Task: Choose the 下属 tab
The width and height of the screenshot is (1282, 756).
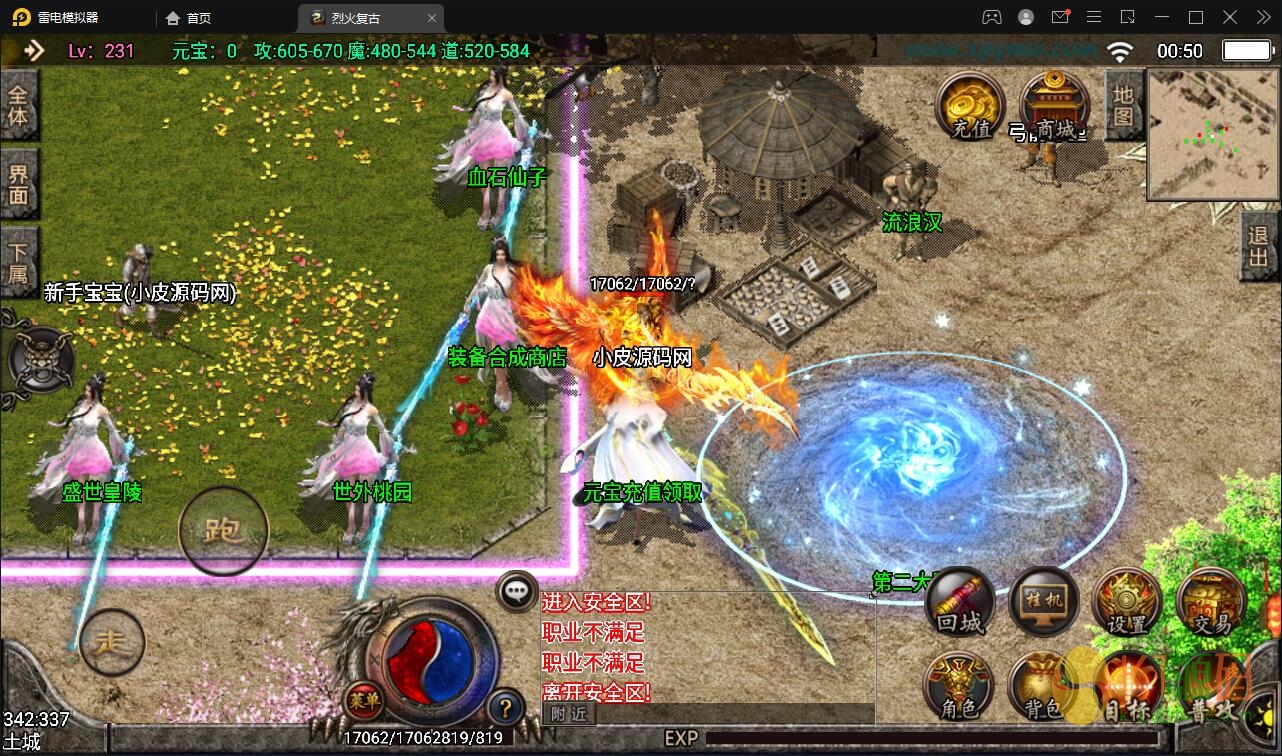Action: click(19, 261)
